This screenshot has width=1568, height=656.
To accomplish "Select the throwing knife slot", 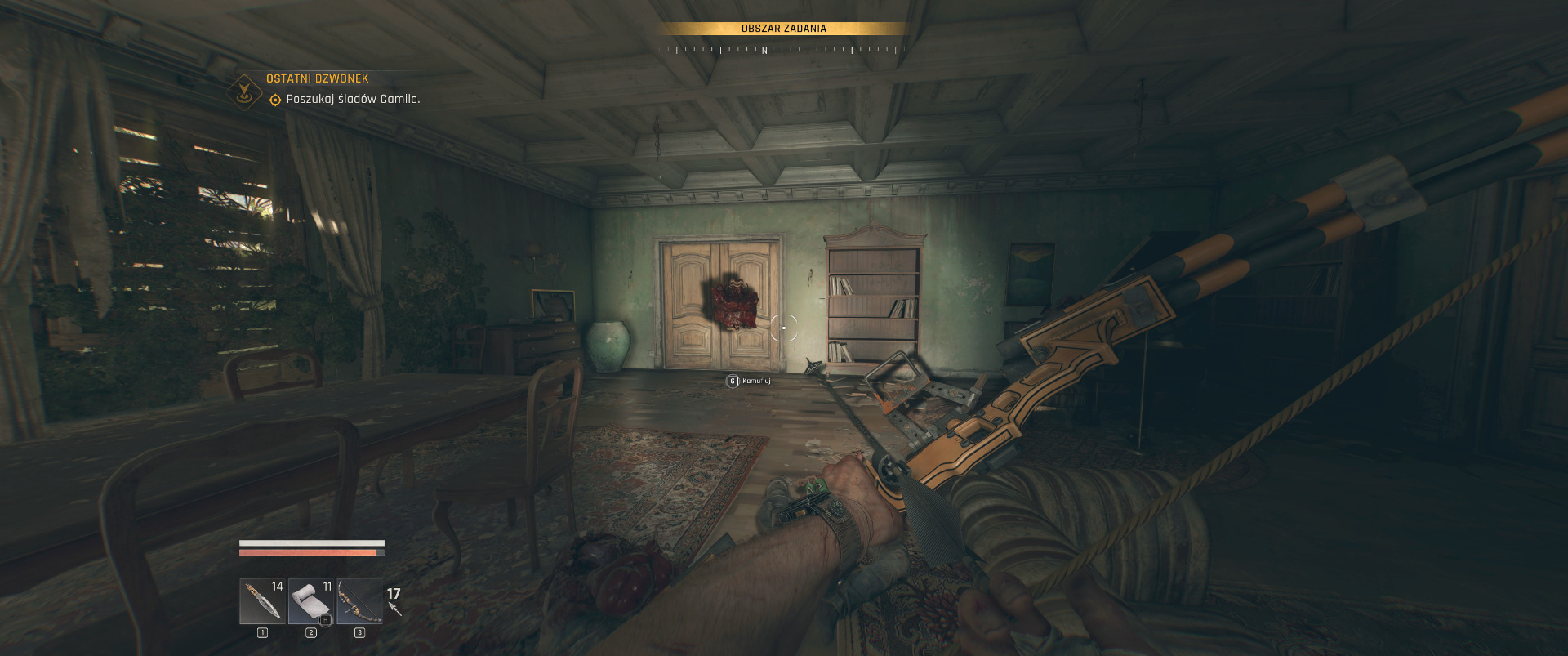I will pos(262,601).
